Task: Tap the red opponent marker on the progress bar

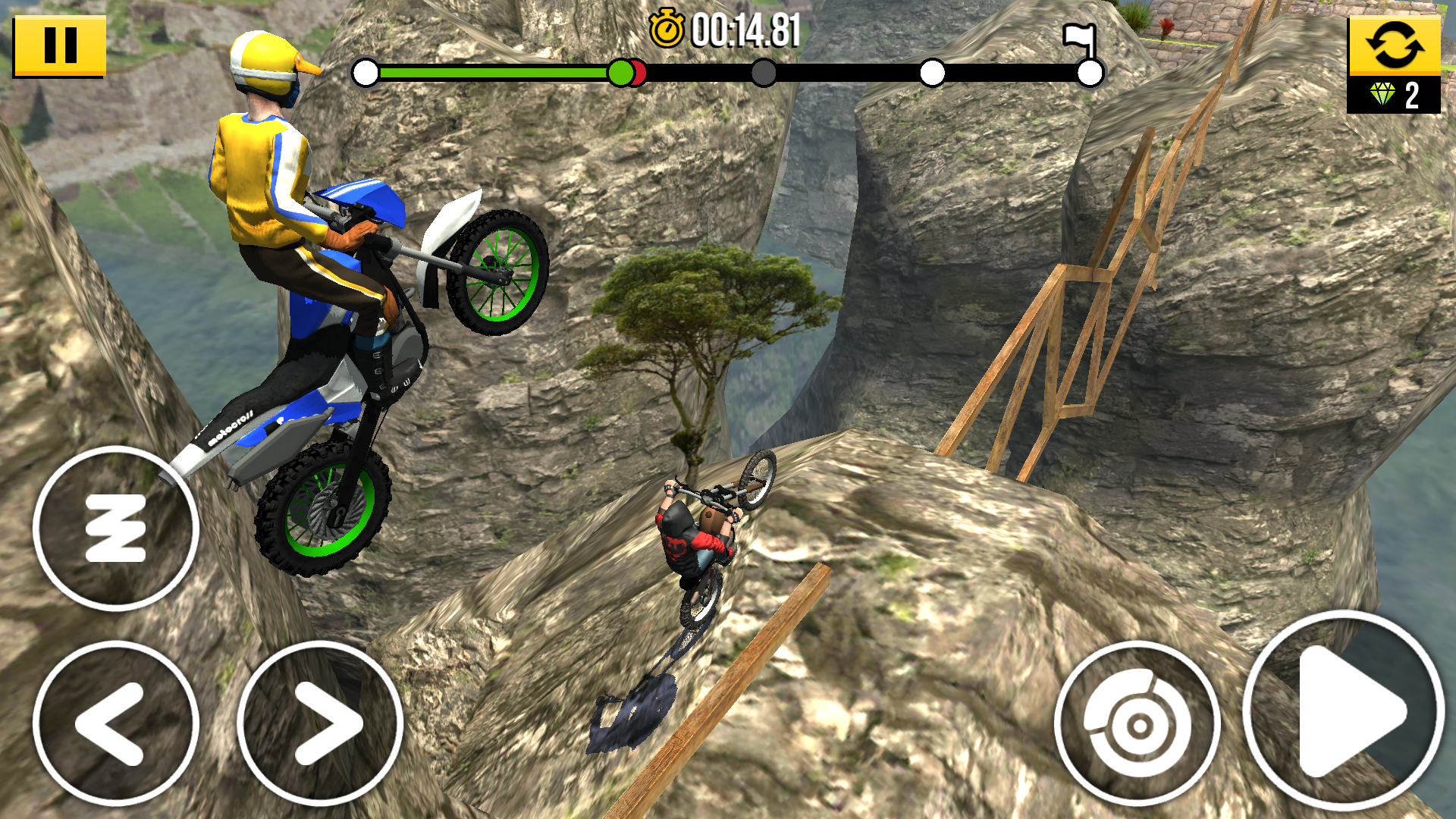Action: (641, 74)
